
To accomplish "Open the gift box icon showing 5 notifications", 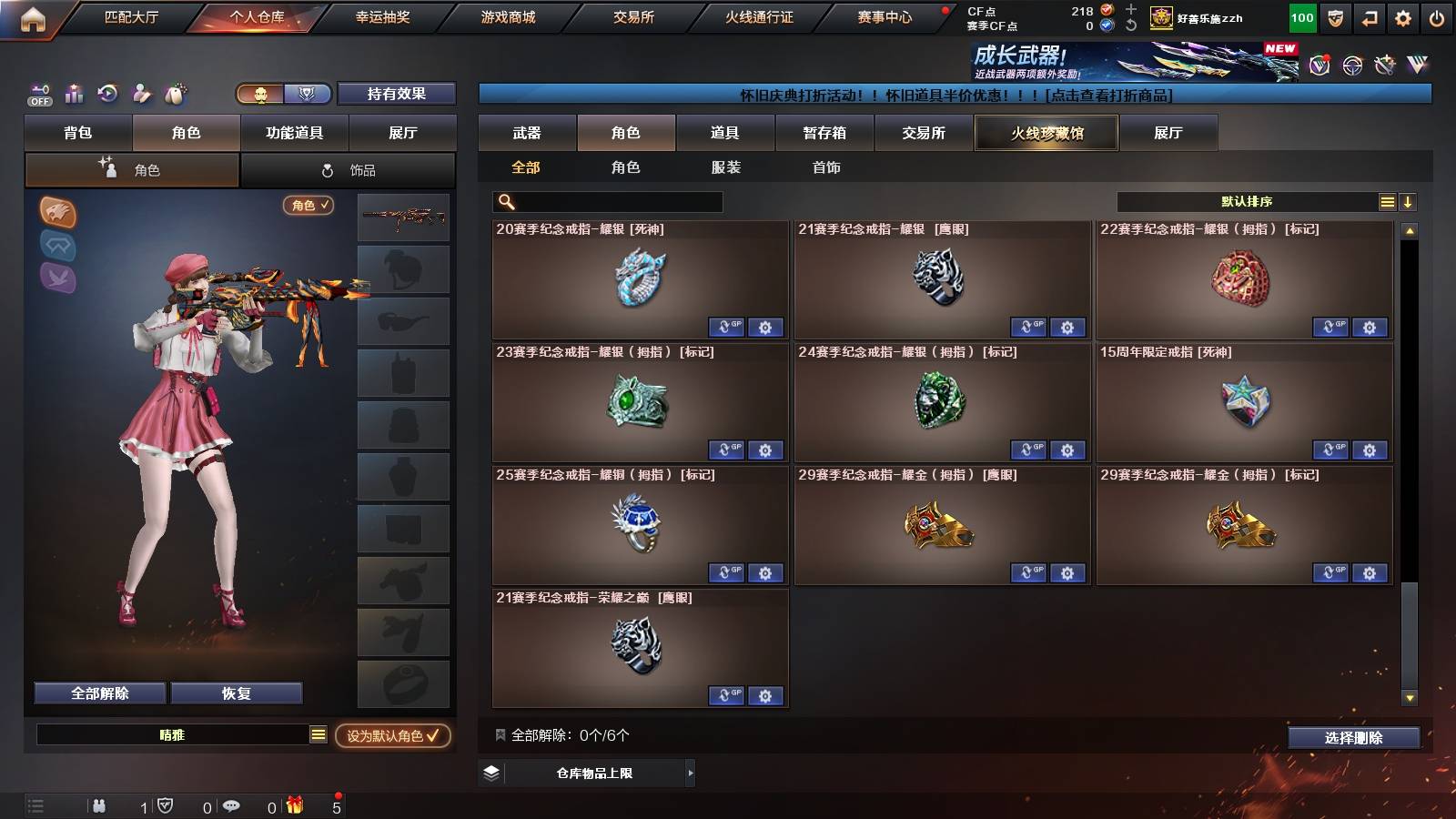I will (x=297, y=805).
